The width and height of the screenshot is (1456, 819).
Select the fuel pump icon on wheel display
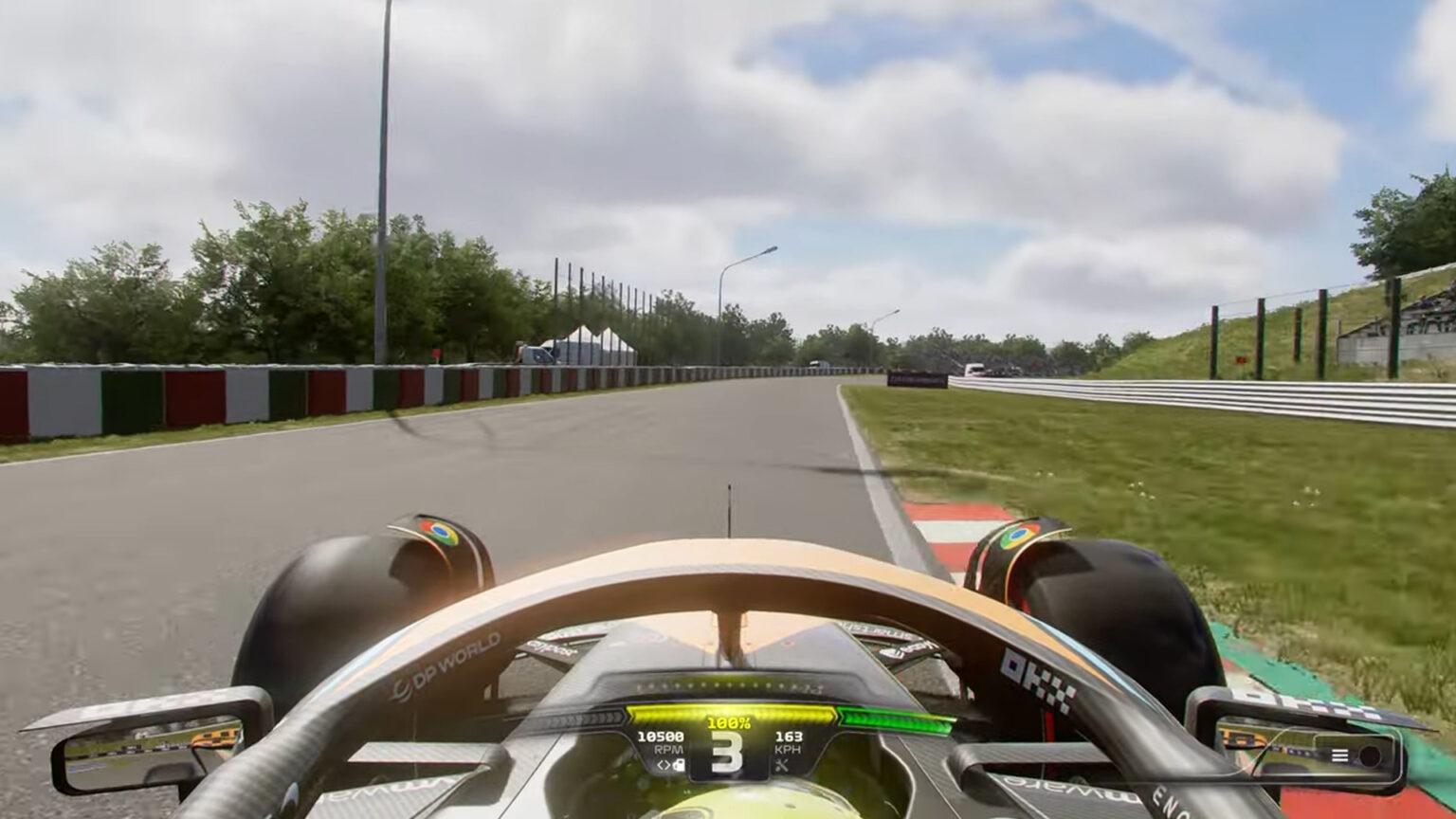tap(679, 764)
